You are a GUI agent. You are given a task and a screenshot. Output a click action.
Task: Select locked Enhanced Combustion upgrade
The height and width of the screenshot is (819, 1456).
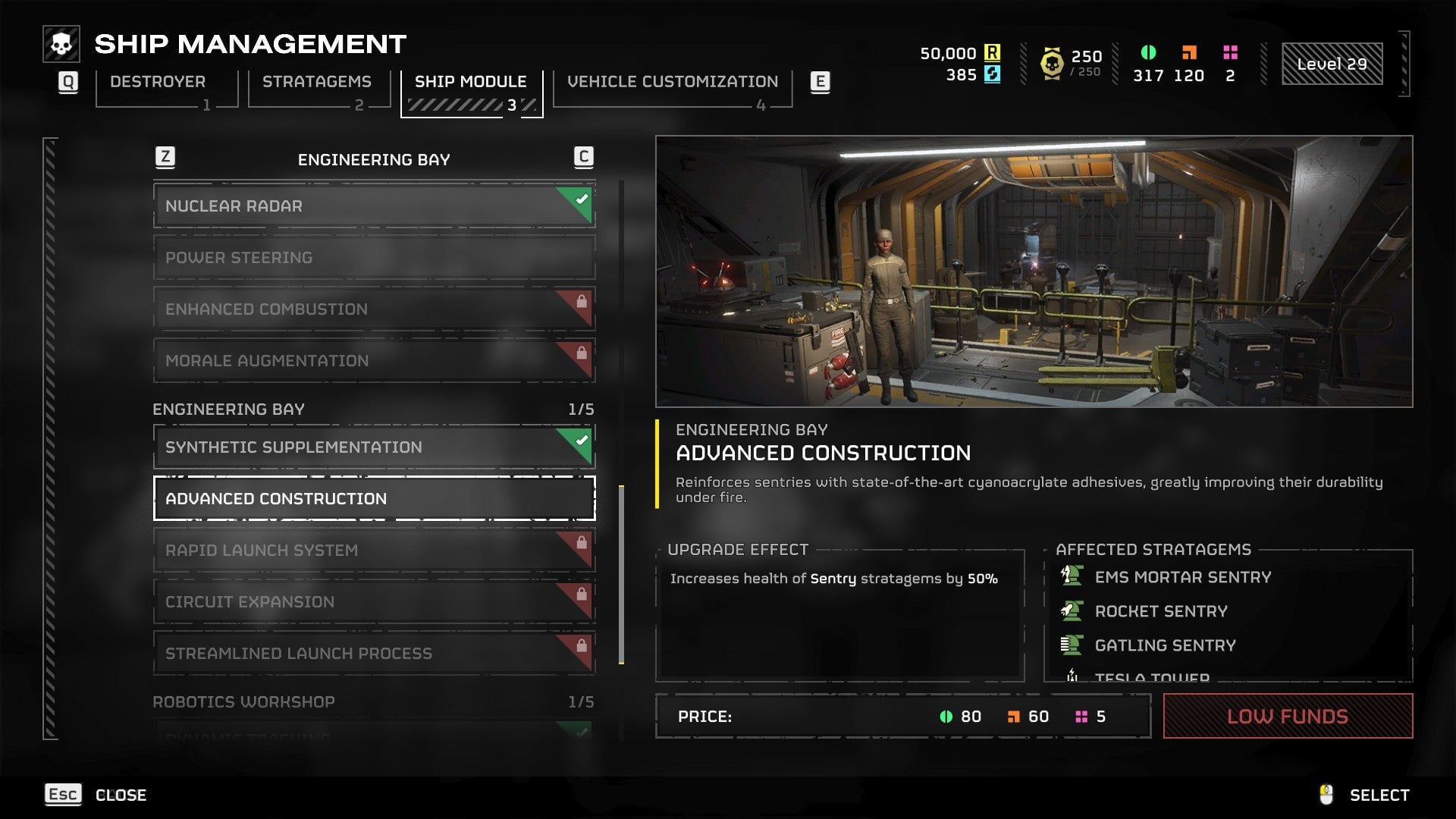(x=374, y=309)
